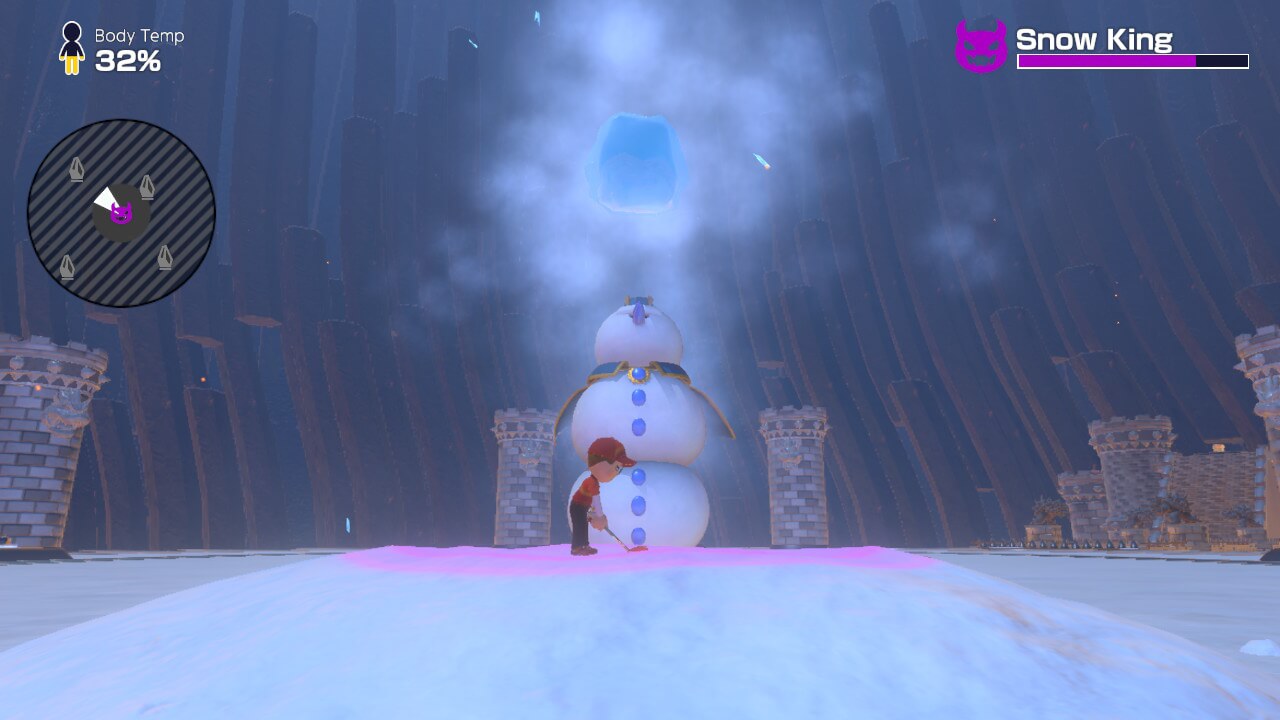Click the snowman's head
The width and height of the screenshot is (1280, 720).
[x=640, y=330]
